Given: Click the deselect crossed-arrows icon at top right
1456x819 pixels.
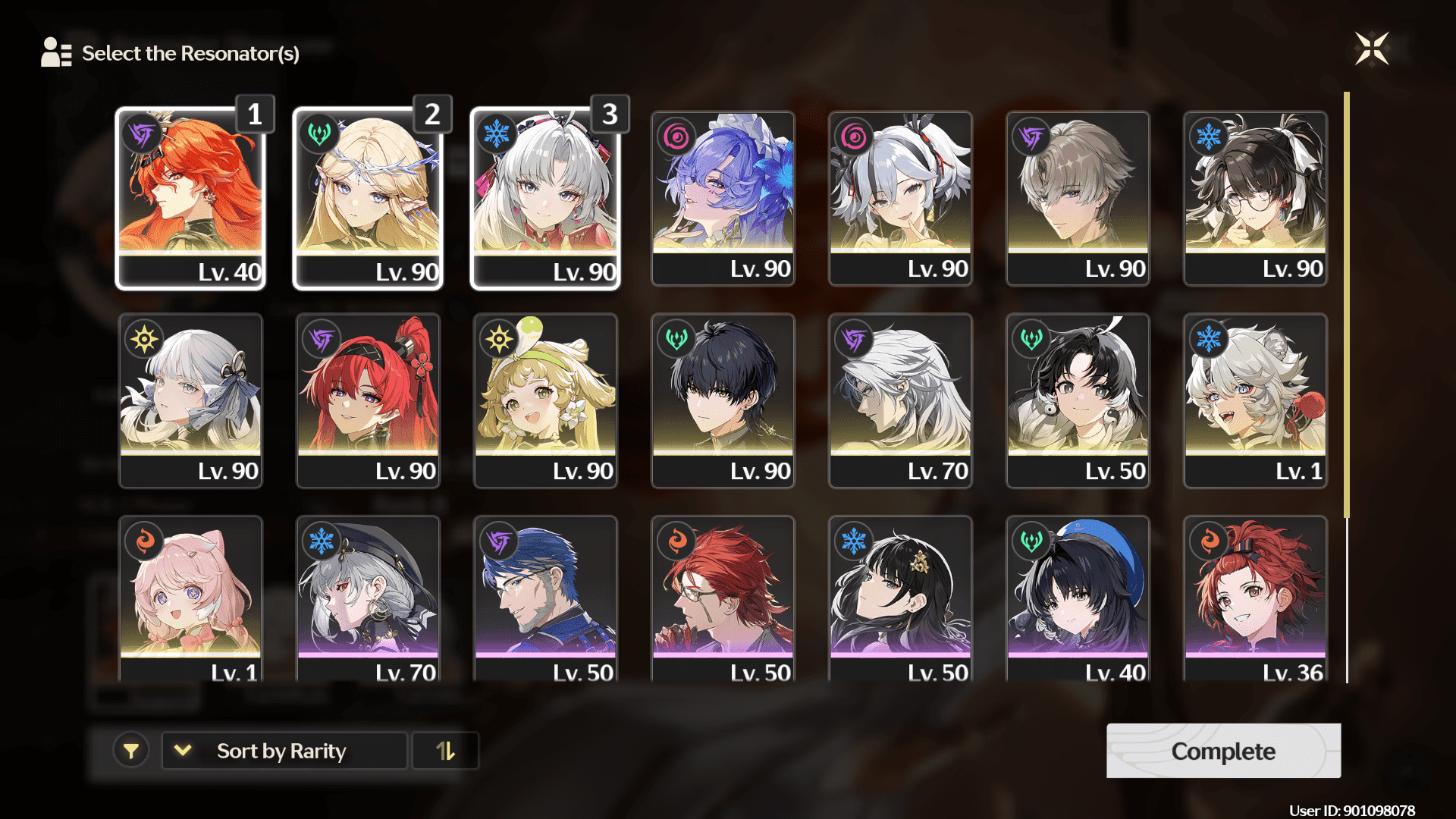Looking at the screenshot, I should (1372, 49).
